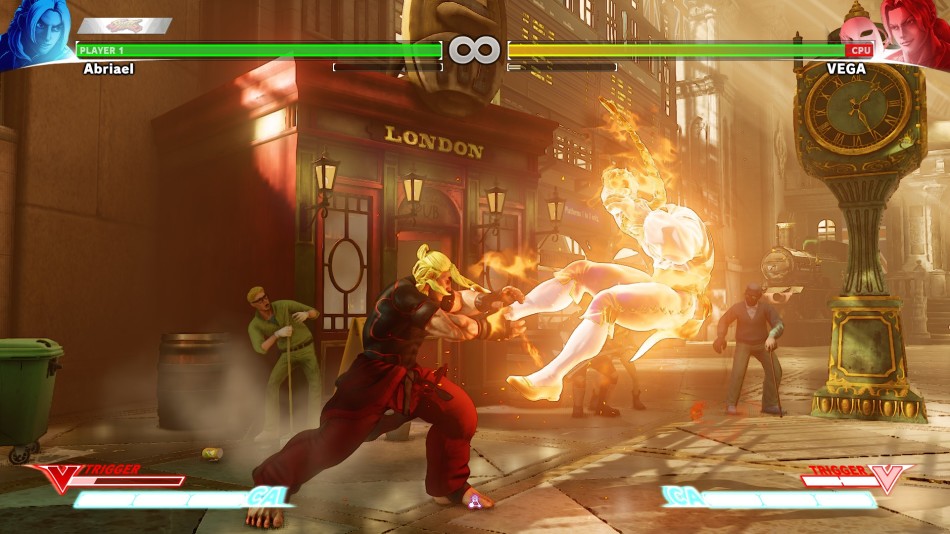Select the red CPU Vega portrait

[x=914, y=32]
